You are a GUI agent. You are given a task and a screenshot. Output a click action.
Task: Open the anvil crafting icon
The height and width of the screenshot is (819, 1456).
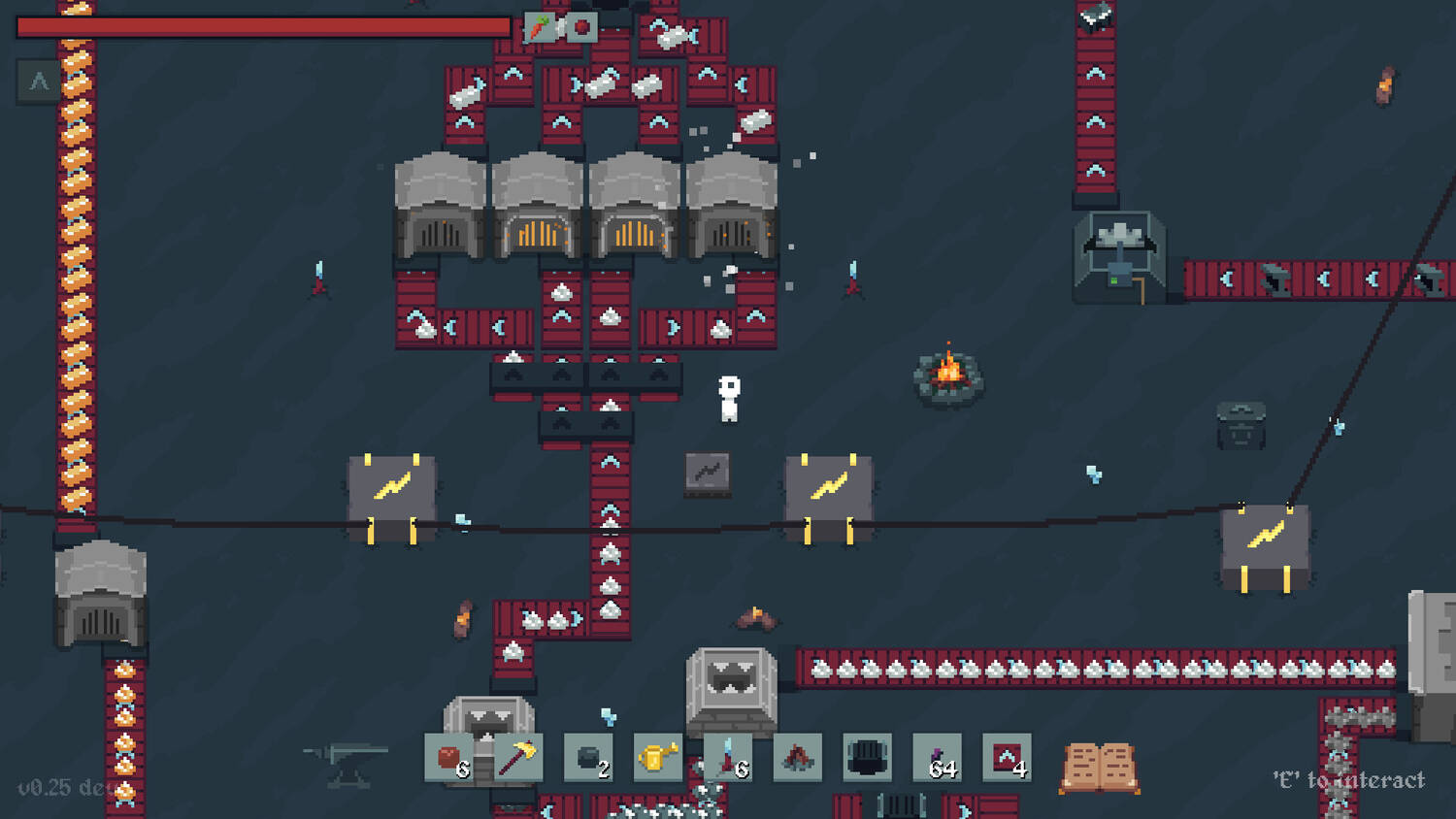click(x=346, y=763)
